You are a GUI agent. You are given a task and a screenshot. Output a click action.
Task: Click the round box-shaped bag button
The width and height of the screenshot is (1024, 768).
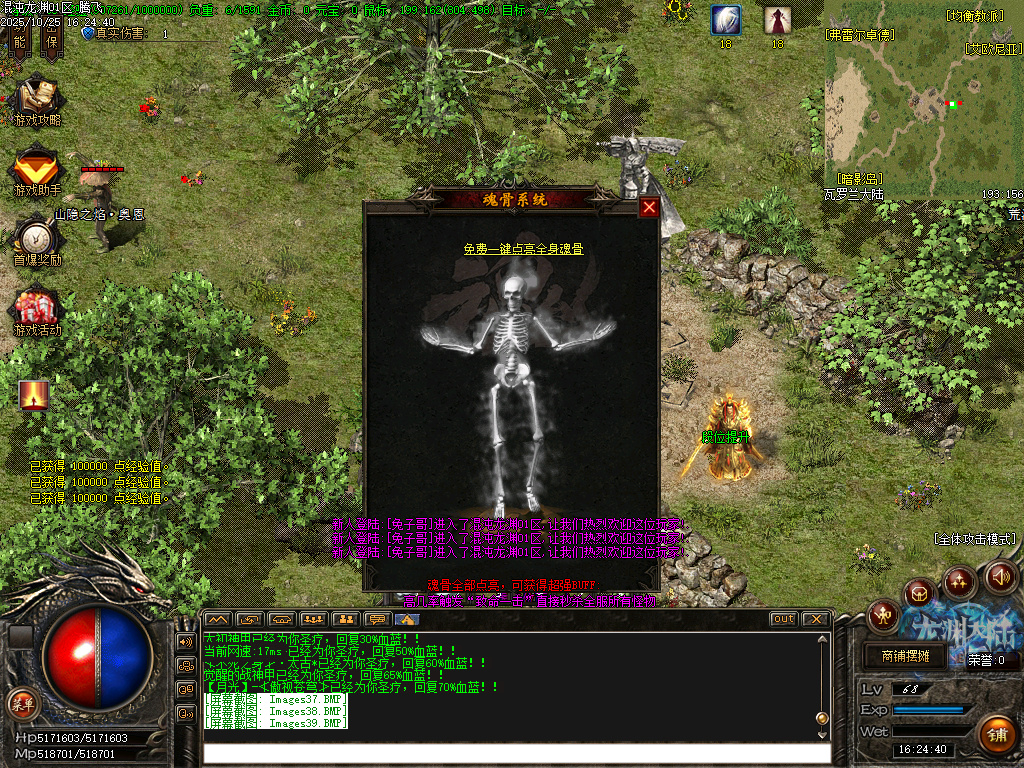click(919, 593)
